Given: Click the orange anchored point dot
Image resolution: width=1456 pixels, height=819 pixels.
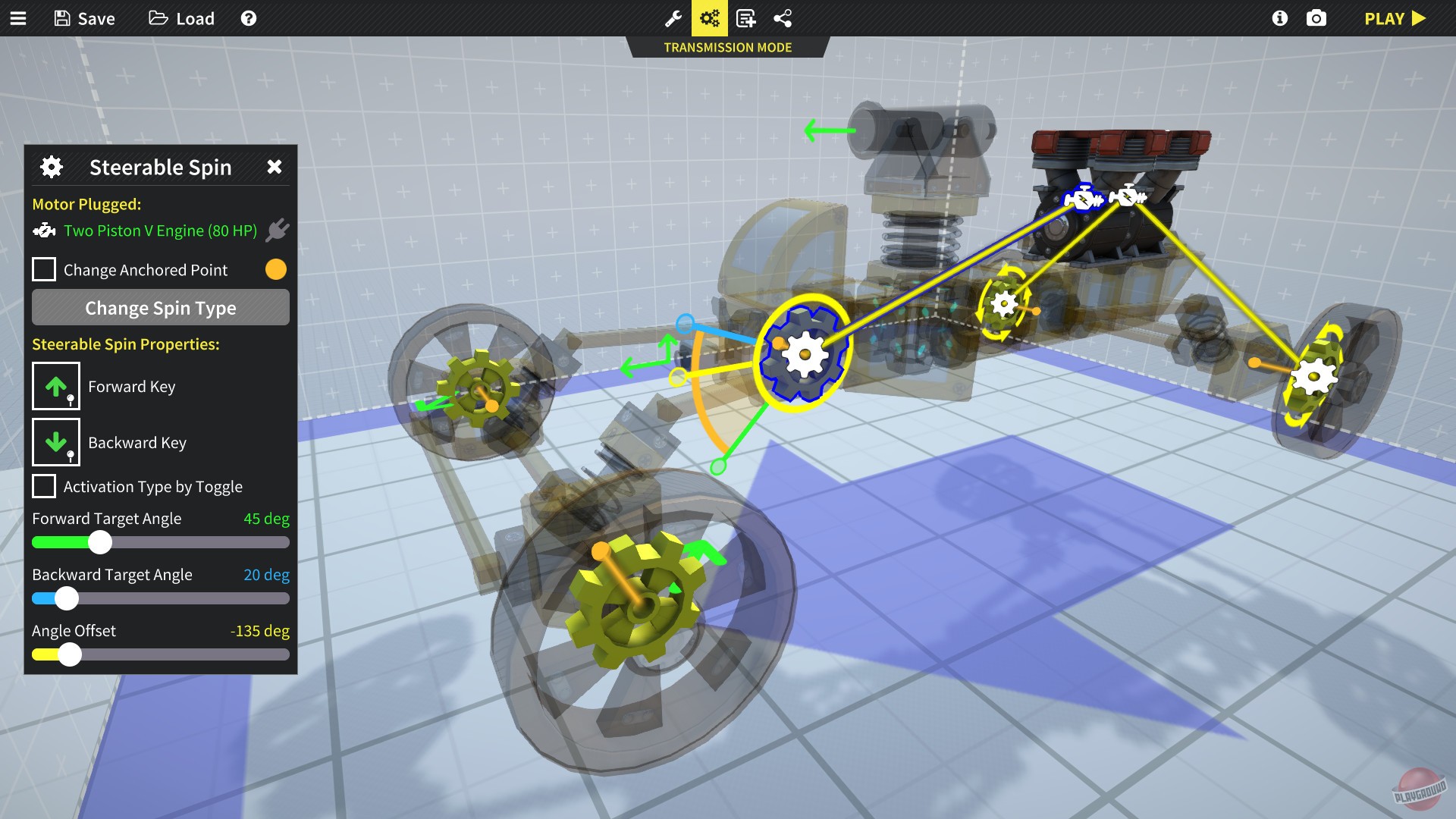Looking at the screenshot, I should (275, 269).
